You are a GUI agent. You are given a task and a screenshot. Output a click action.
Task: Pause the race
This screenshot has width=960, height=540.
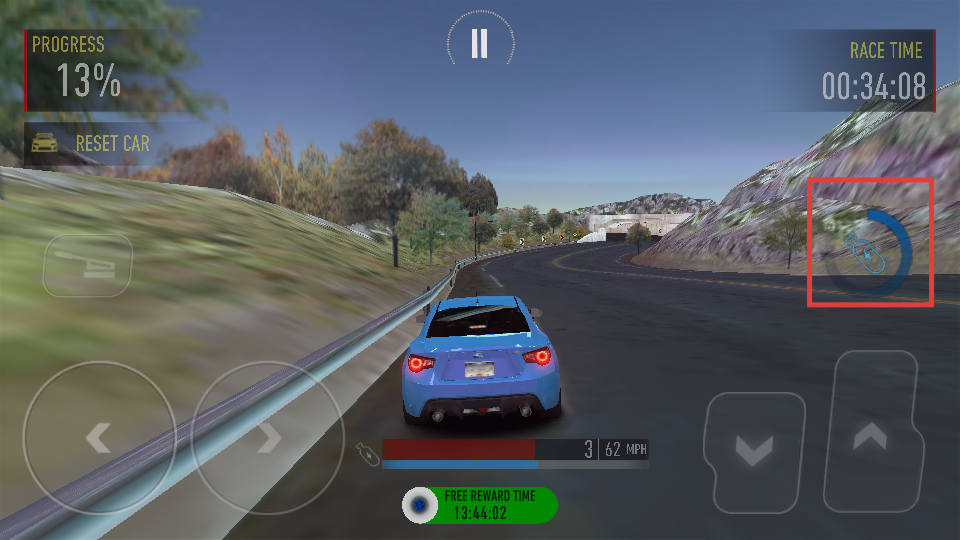coord(480,43)
